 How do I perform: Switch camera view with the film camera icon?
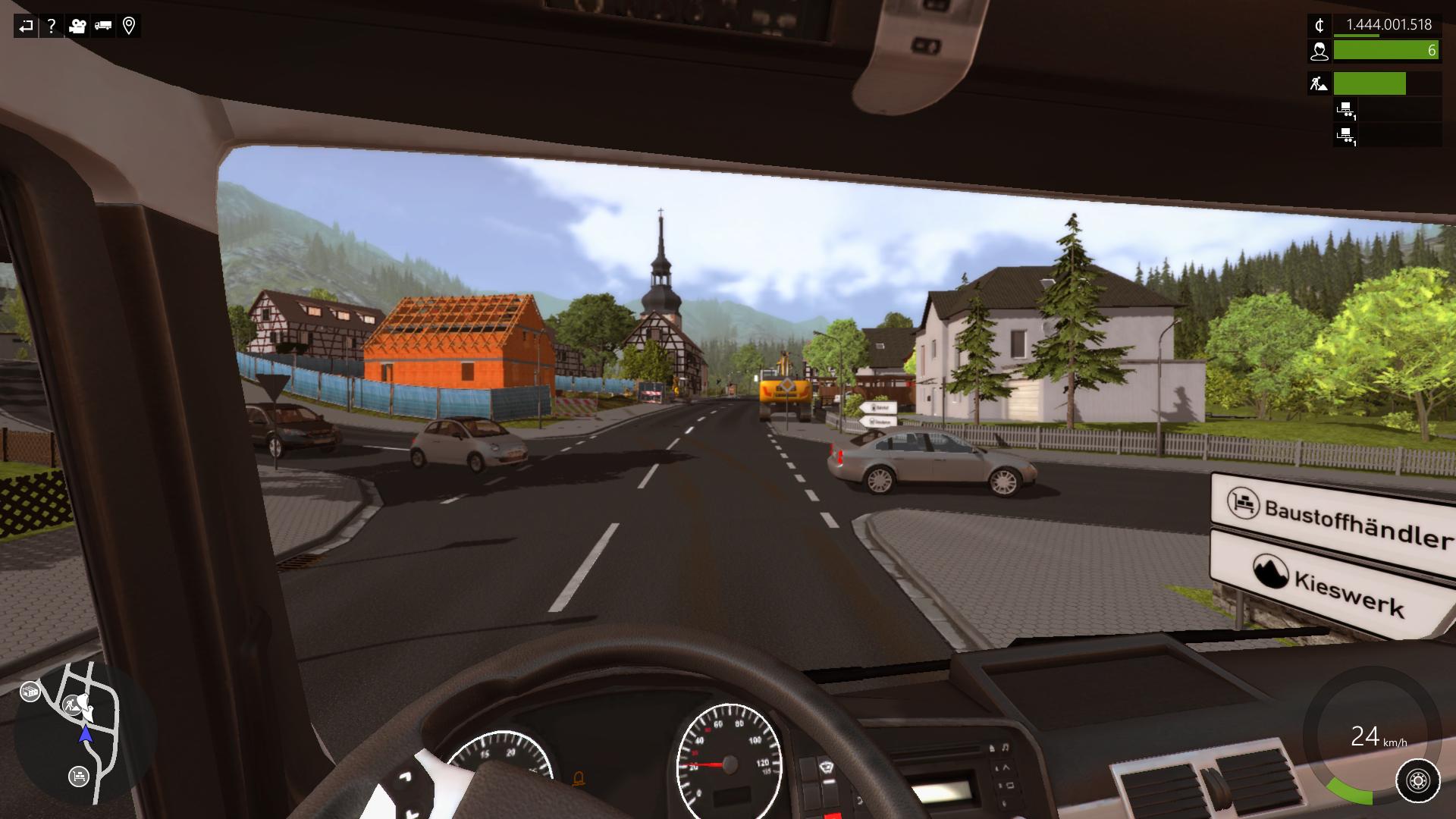[77, 27]
